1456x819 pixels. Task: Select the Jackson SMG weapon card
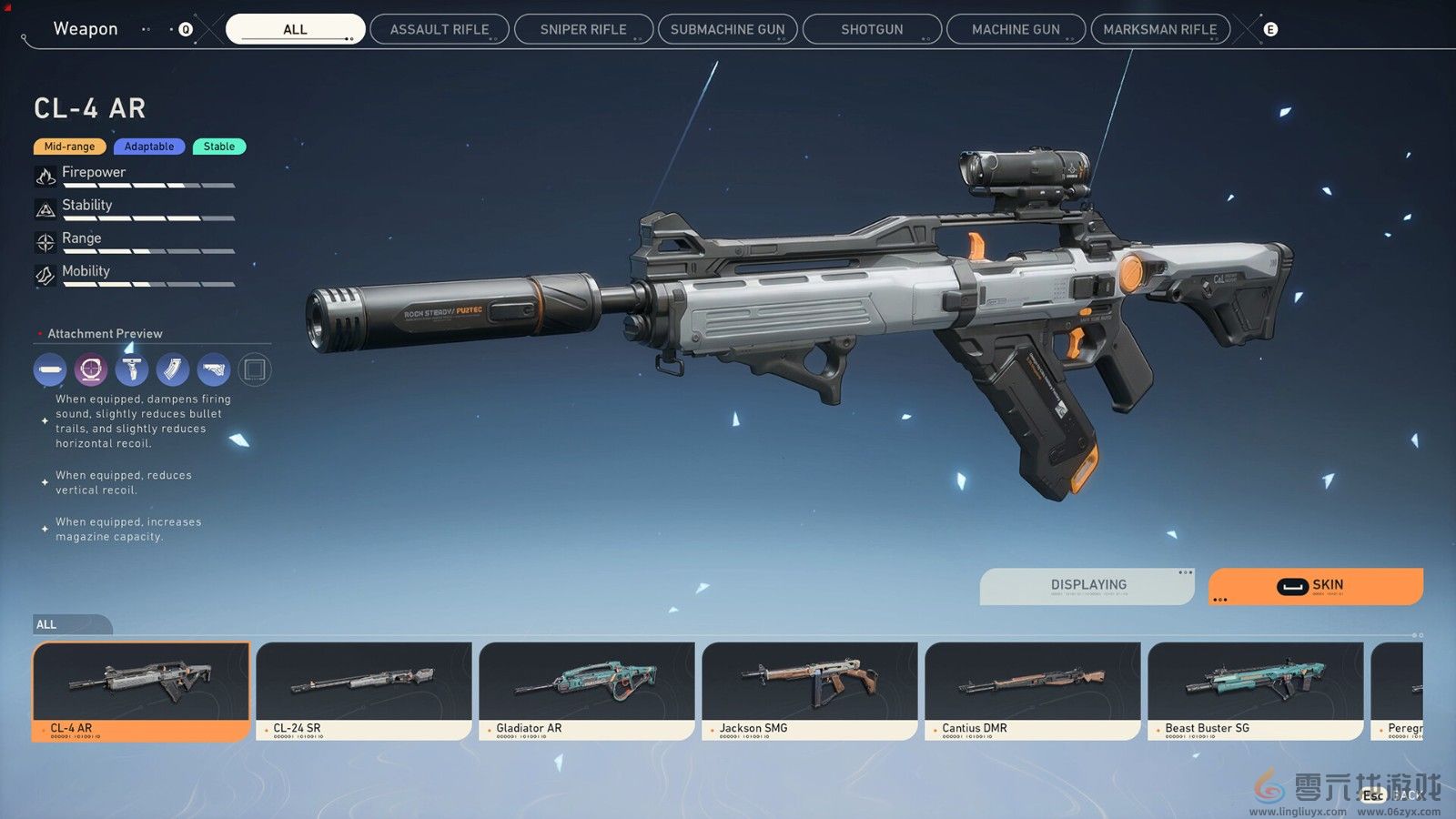[810, 691]
